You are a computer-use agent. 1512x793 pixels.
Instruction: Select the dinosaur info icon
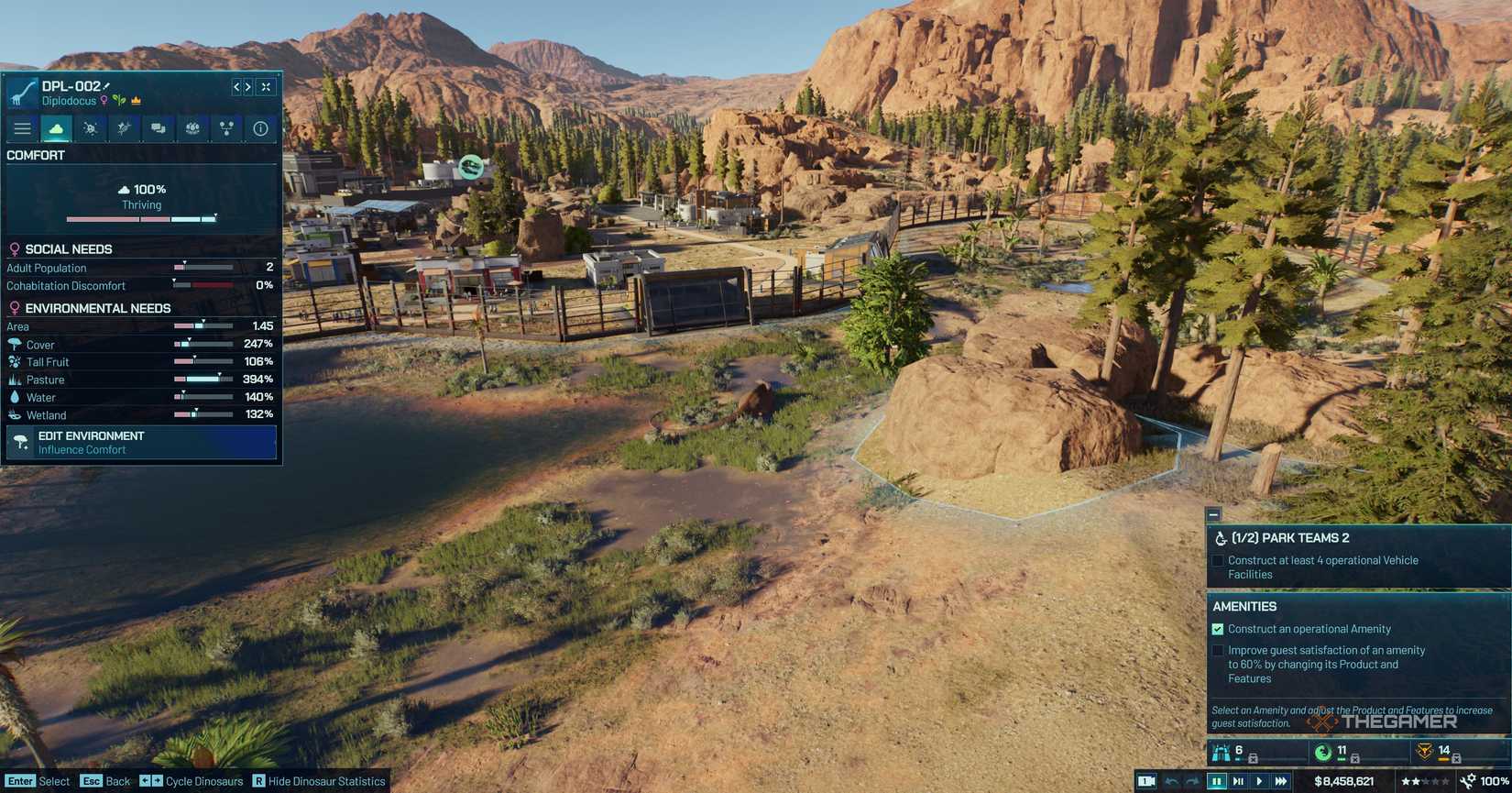pos(260,128)
